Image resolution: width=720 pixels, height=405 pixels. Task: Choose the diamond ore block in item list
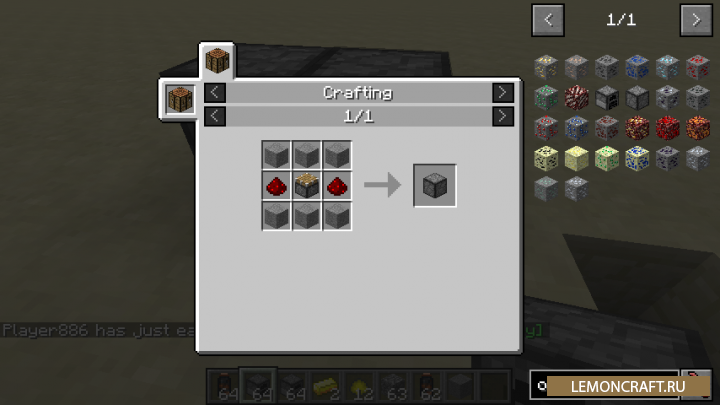click(667, 67)
